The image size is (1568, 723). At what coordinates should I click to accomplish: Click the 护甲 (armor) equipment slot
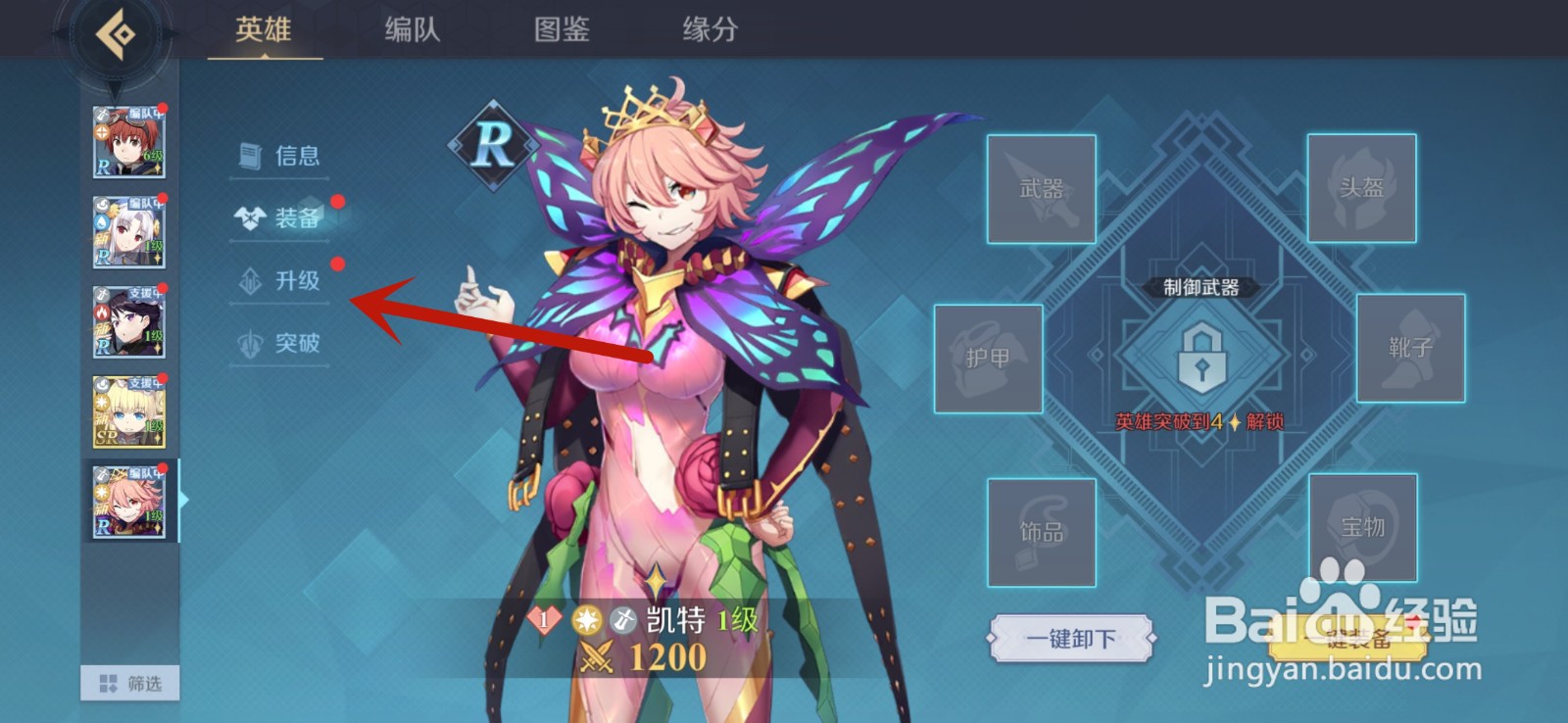coord(990,361)
